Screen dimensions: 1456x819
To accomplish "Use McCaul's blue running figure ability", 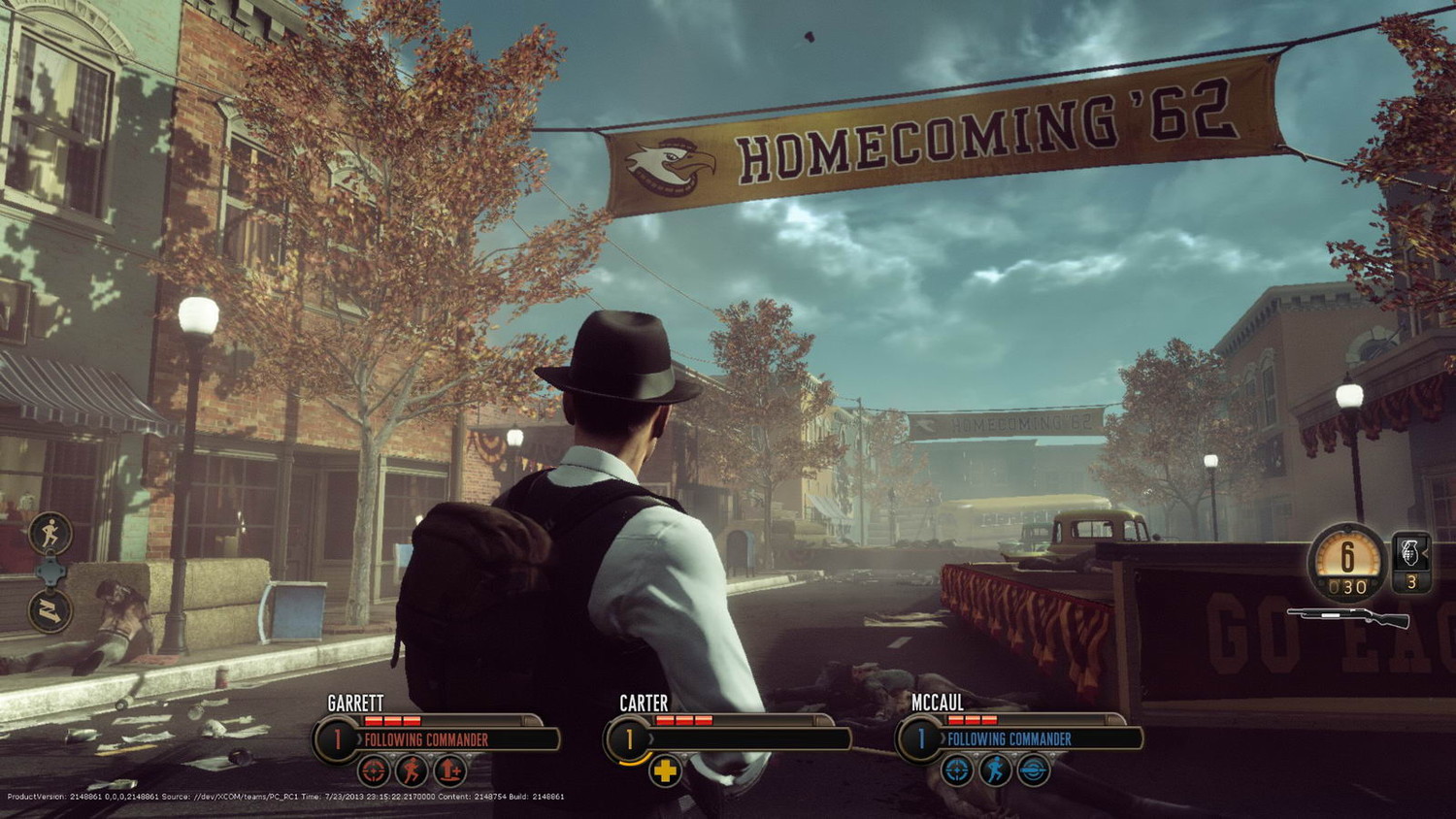I will coord(995,771).
